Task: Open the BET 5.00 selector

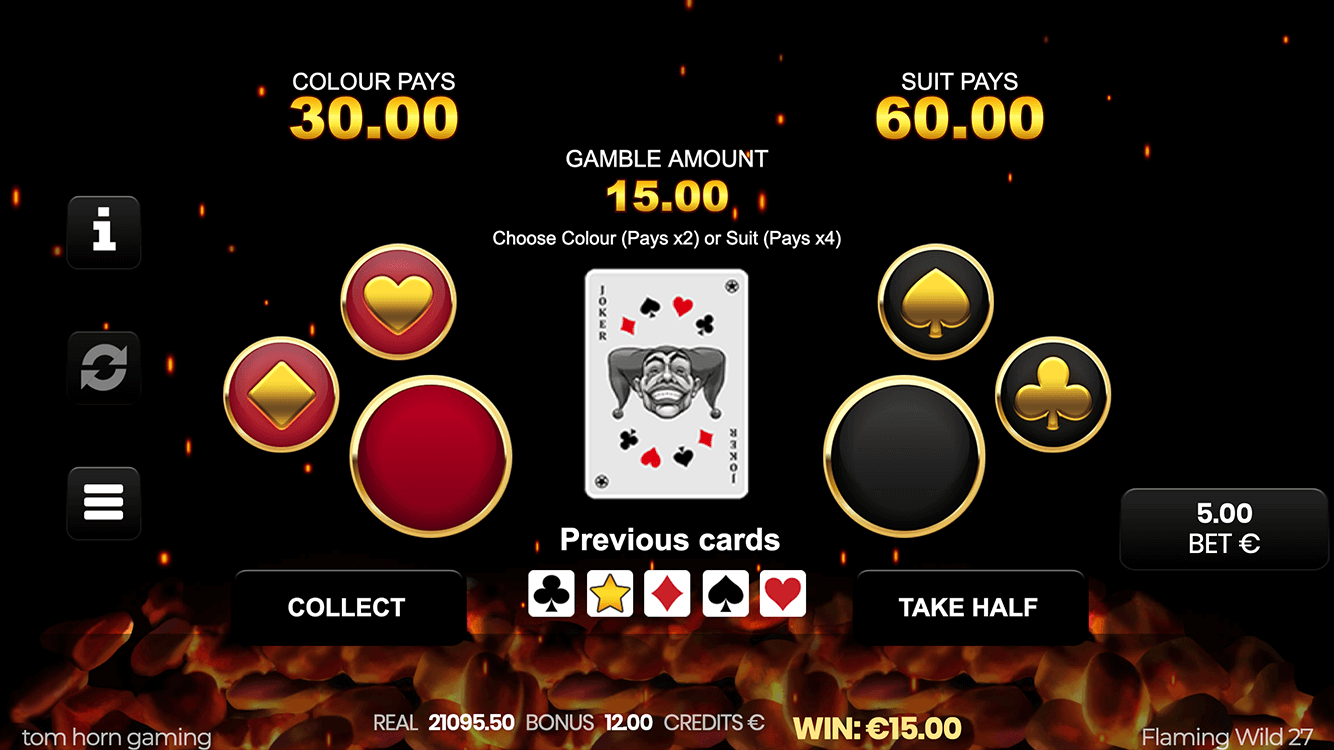Action: pyautogui.click(x=1223, y=529)
